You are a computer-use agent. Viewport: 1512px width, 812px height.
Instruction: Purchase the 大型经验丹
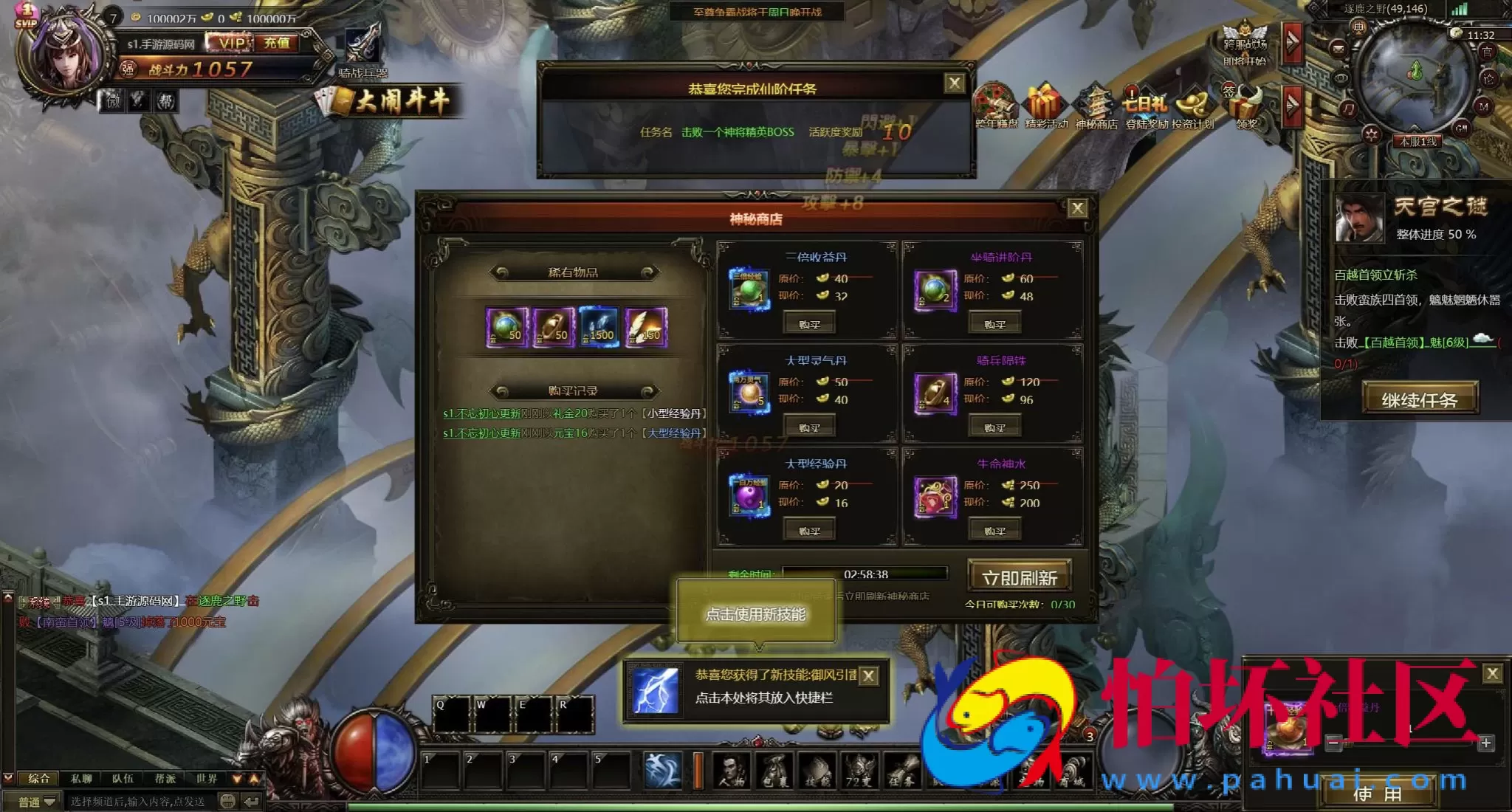point(809,531)
